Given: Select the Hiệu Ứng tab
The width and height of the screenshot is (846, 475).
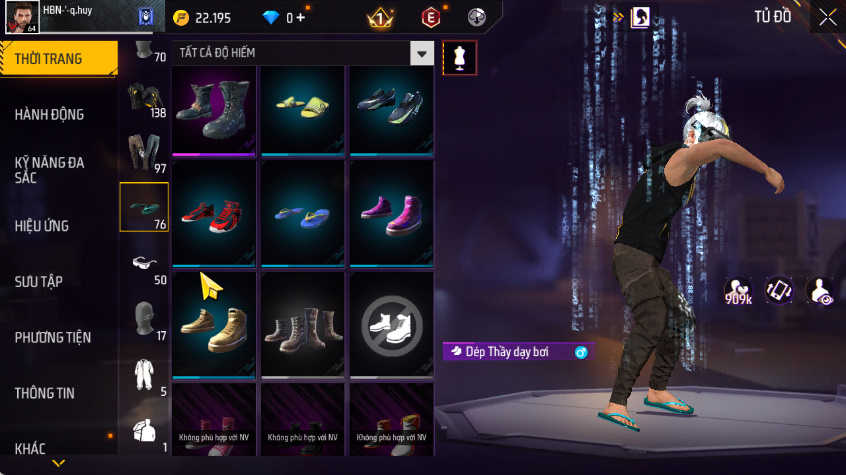Looking at the screenshot, I should [x=42, y=226].
